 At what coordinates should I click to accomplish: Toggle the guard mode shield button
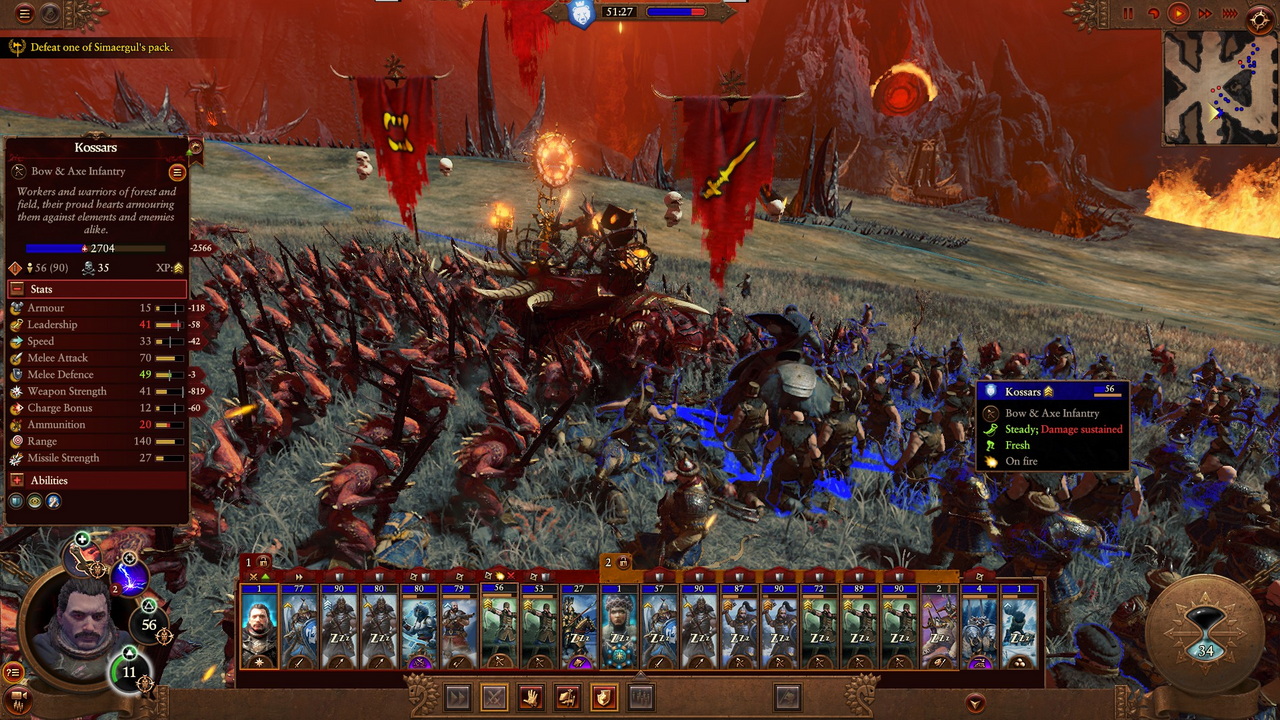pyautogui.click(x=603, y=697)
